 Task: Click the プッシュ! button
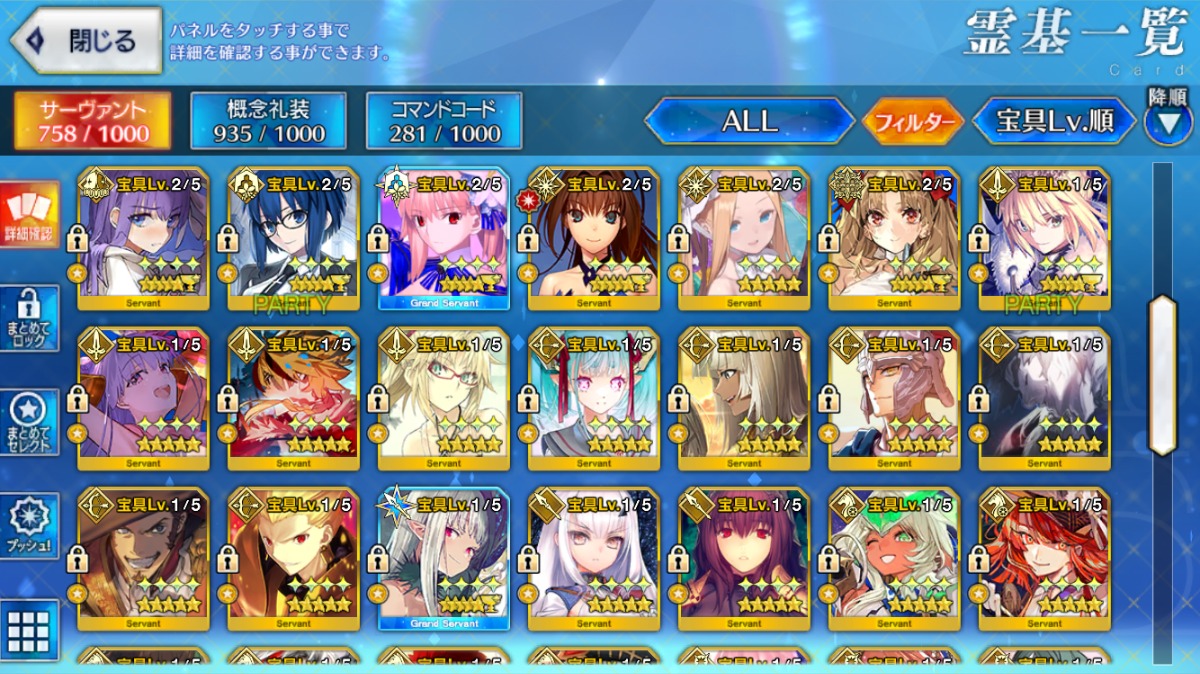point(29,526)
